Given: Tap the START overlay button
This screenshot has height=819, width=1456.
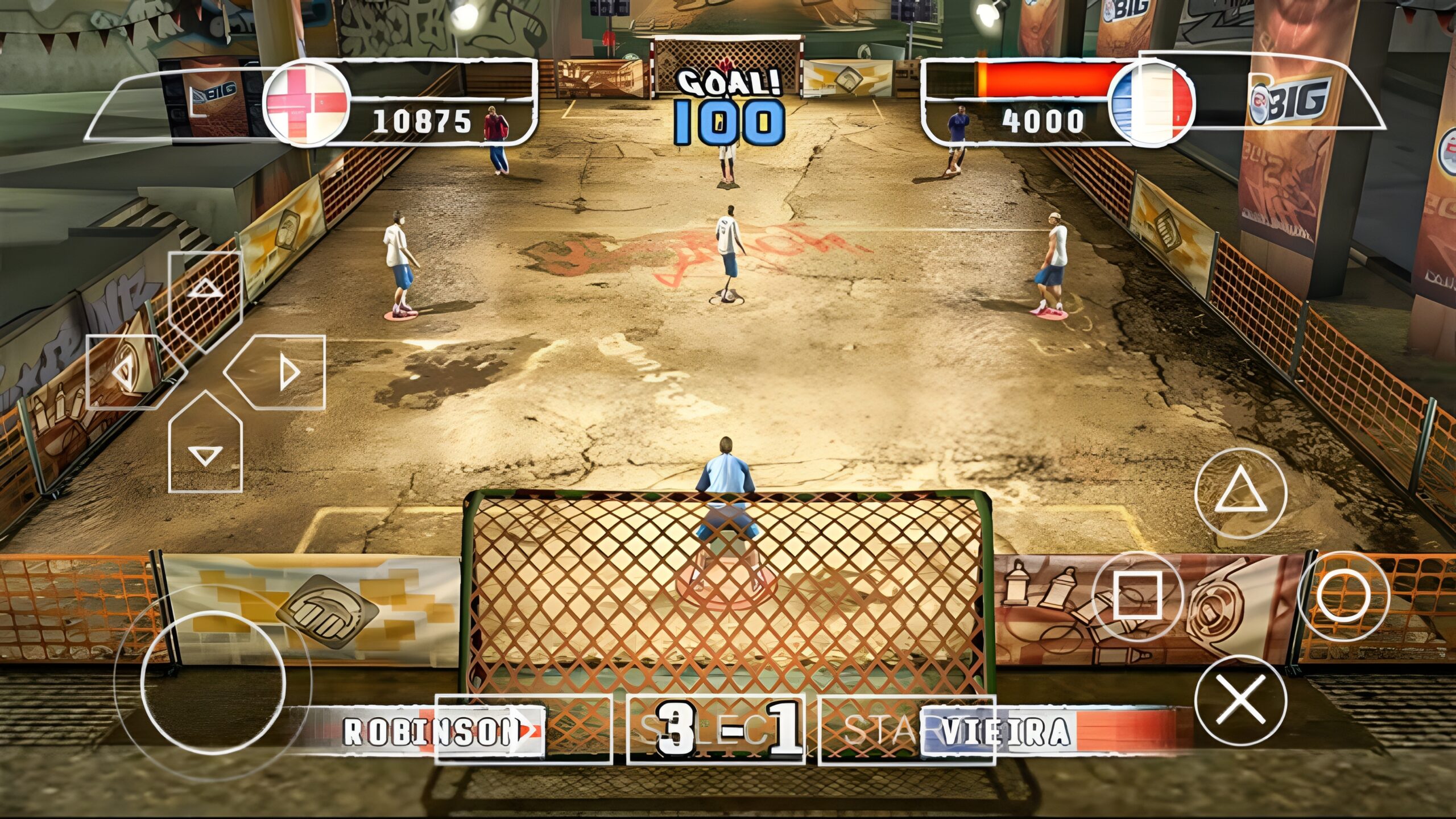Looking at the screenshot, I should coord(907,730).
